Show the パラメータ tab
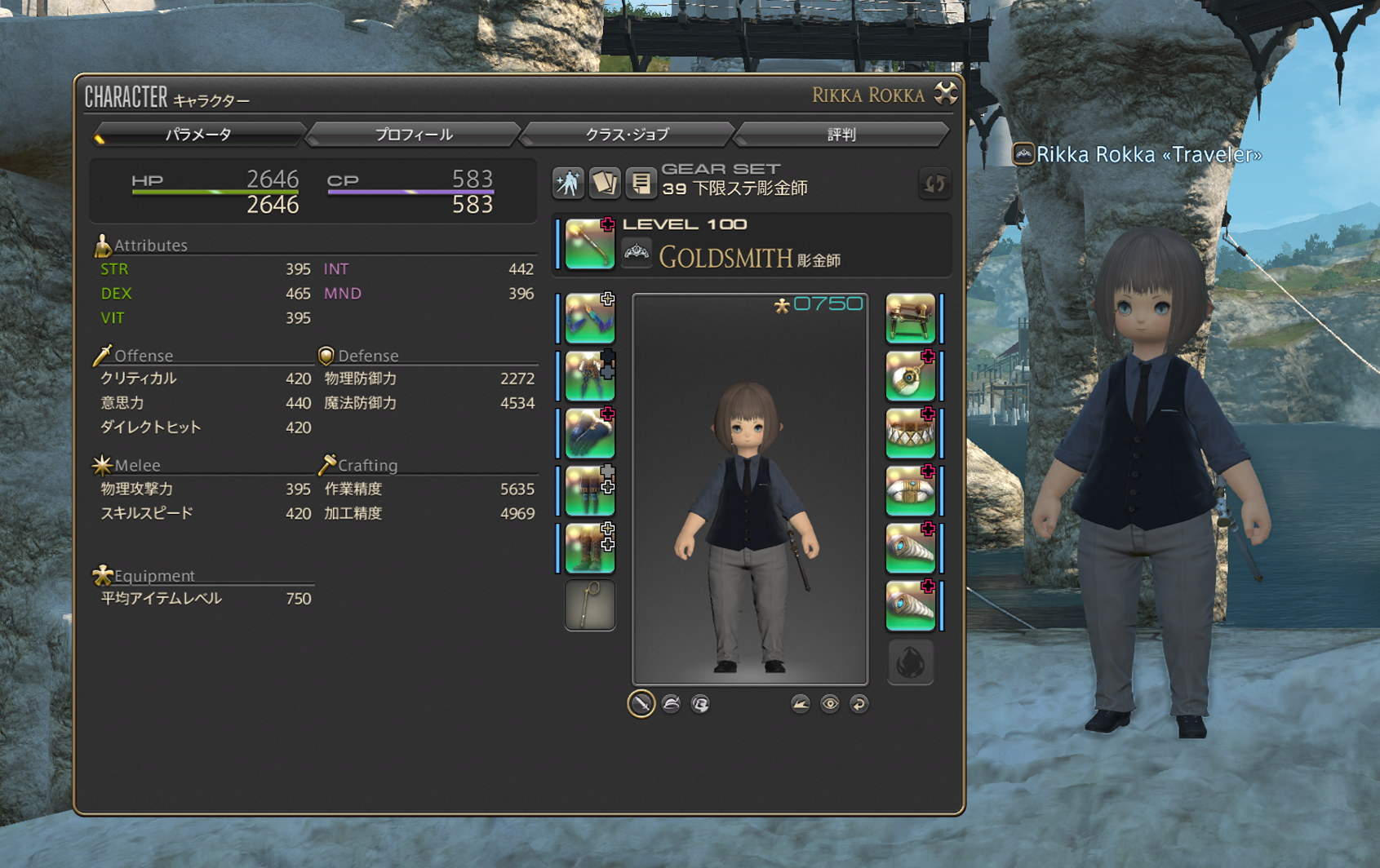The width and height of the screenshot is (1380, 868). [x=198, y=135]
